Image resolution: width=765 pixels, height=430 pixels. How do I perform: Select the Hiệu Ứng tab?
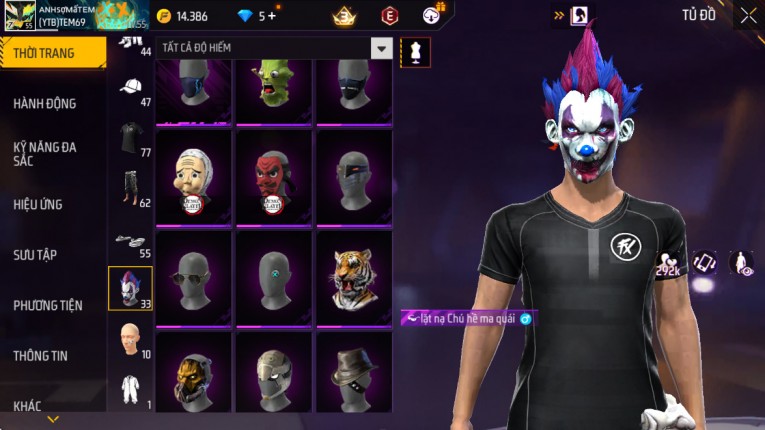[38, 204]
